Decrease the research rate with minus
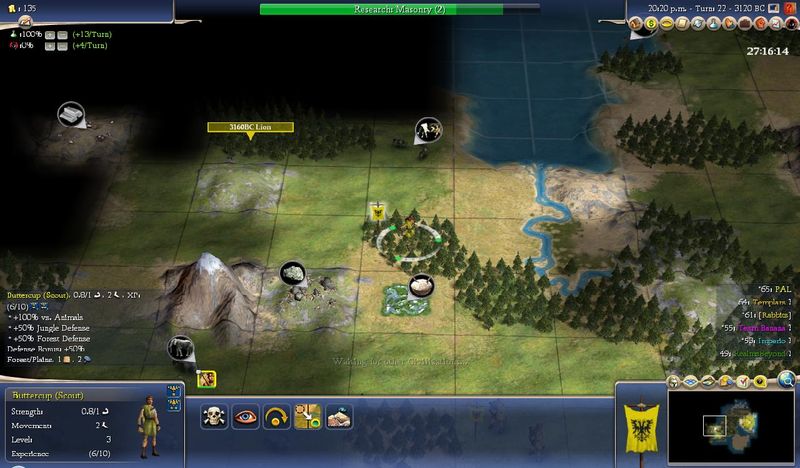The height and width of the screenshot is (468, 800). (60, 34)
